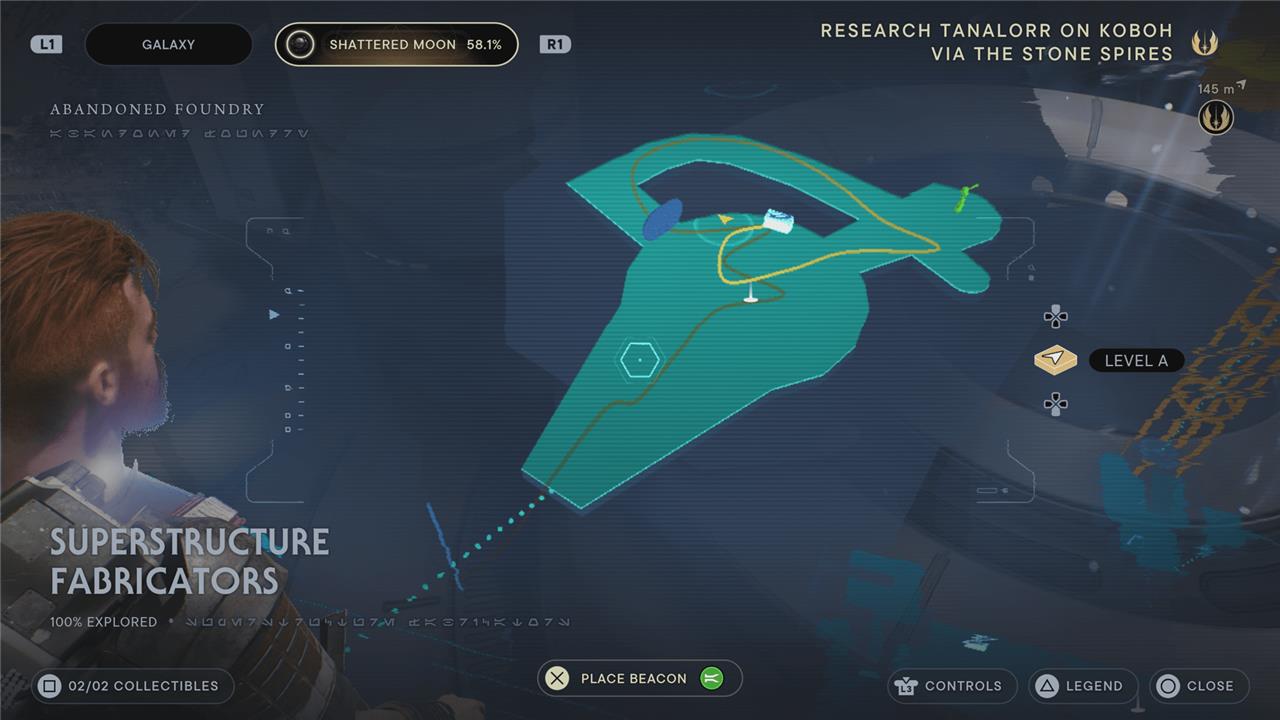Screen dimensions: 1280x720
Task: Open the map Controls help
Action: tap(951, 686)
